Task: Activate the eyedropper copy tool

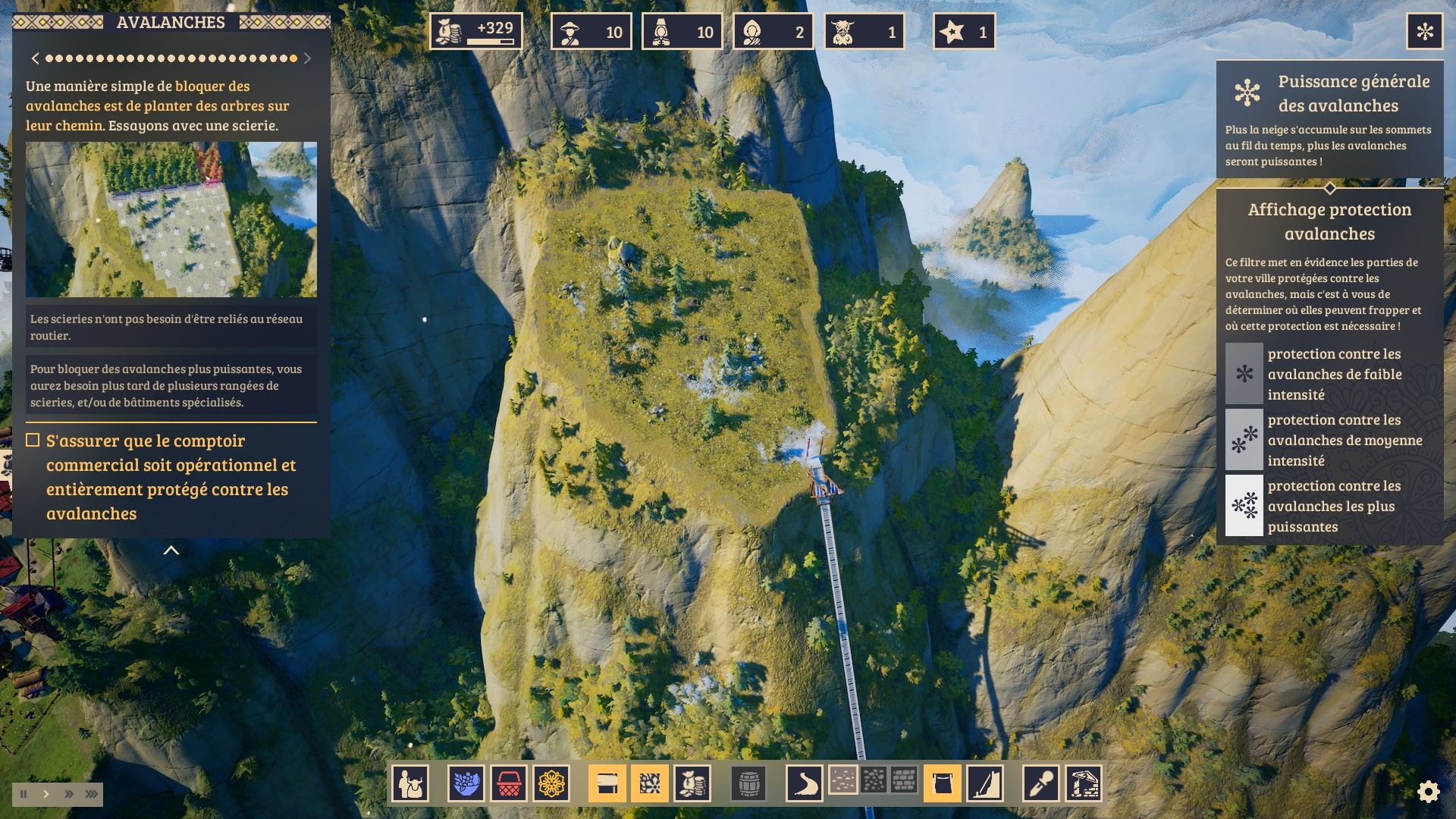Action: (x=1040, y=783)
